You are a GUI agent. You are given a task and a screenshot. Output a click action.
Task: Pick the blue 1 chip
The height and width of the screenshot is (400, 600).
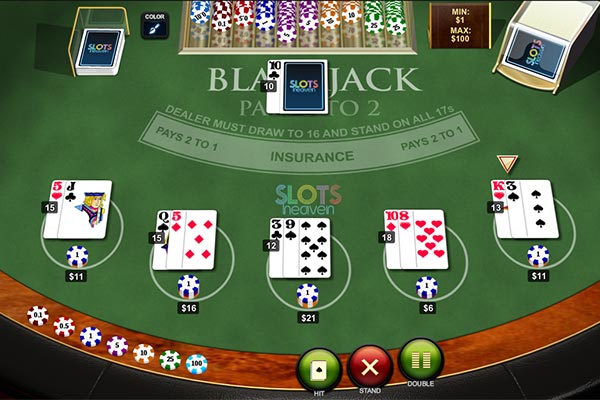(x=91, y=337)
